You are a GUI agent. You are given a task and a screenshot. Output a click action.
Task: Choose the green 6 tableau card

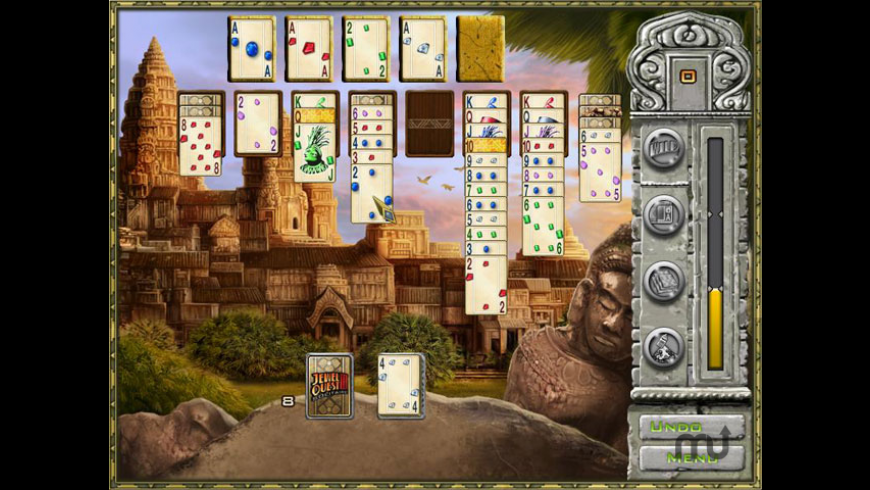543,226
